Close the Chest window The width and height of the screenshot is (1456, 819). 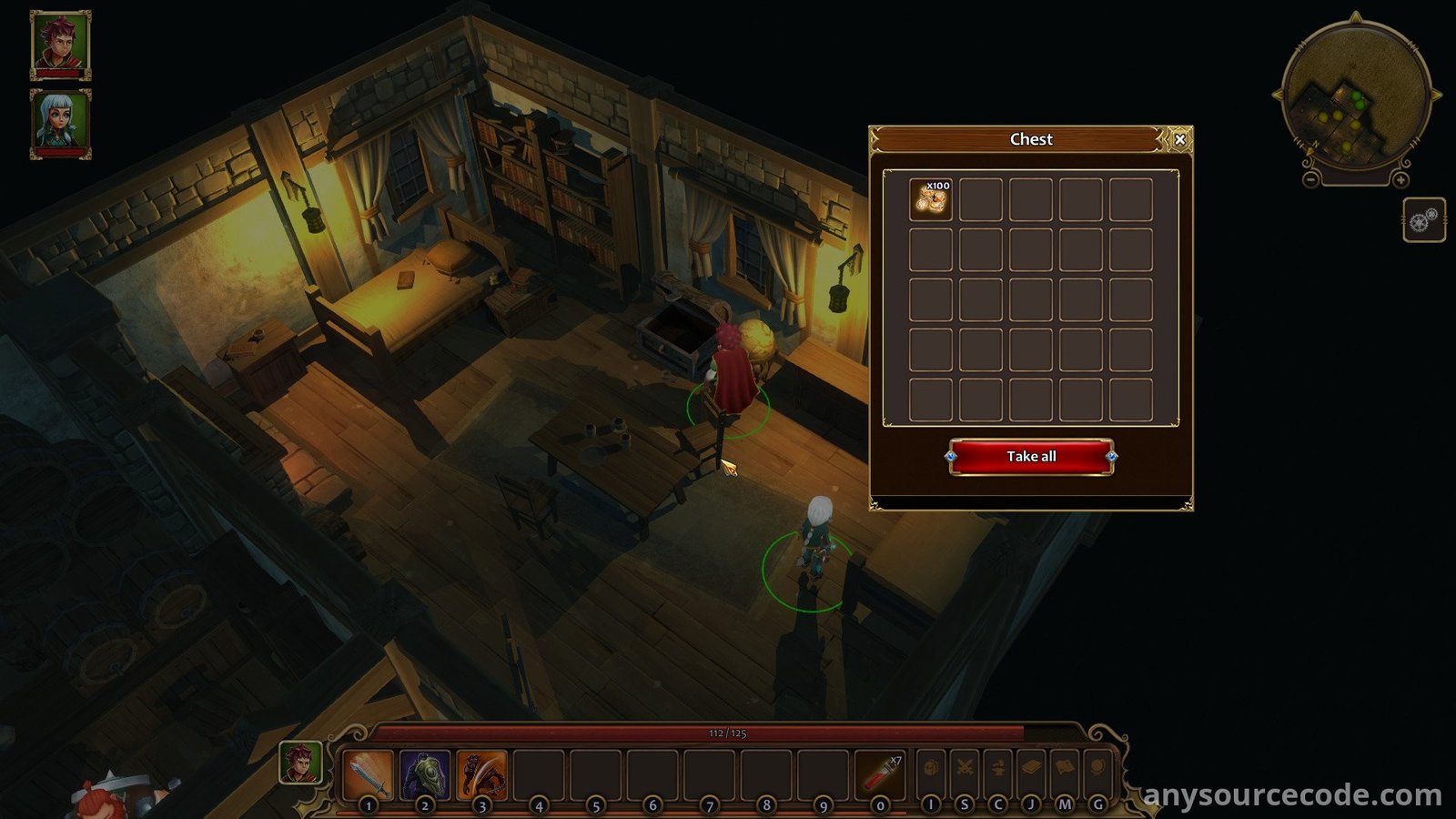pyautogui.click(x=1179, y=139)
